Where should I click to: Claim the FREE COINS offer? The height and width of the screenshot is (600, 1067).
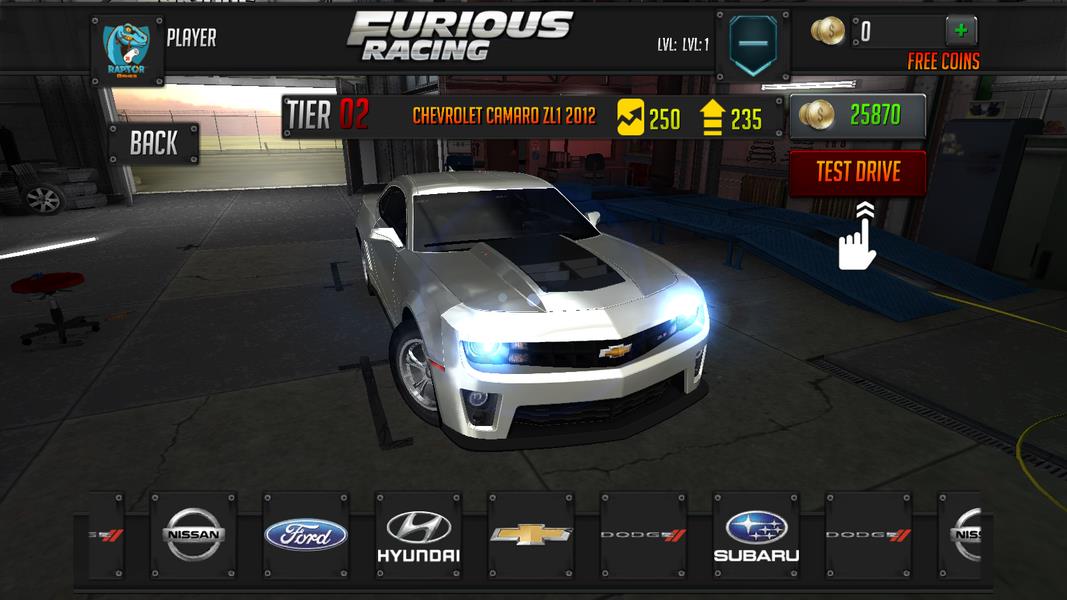943,62
